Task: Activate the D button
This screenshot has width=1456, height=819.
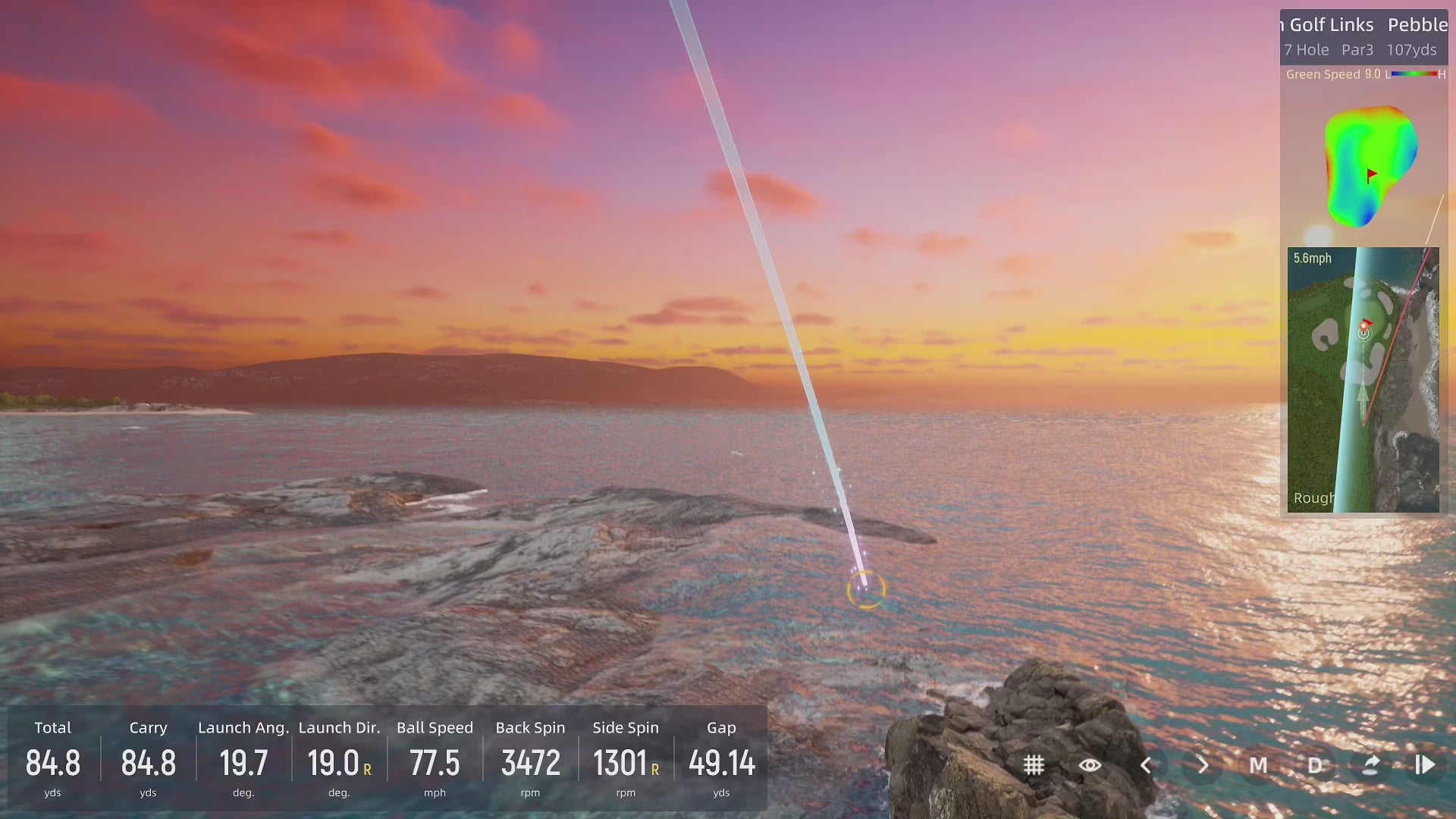Action: (1314, 765)
